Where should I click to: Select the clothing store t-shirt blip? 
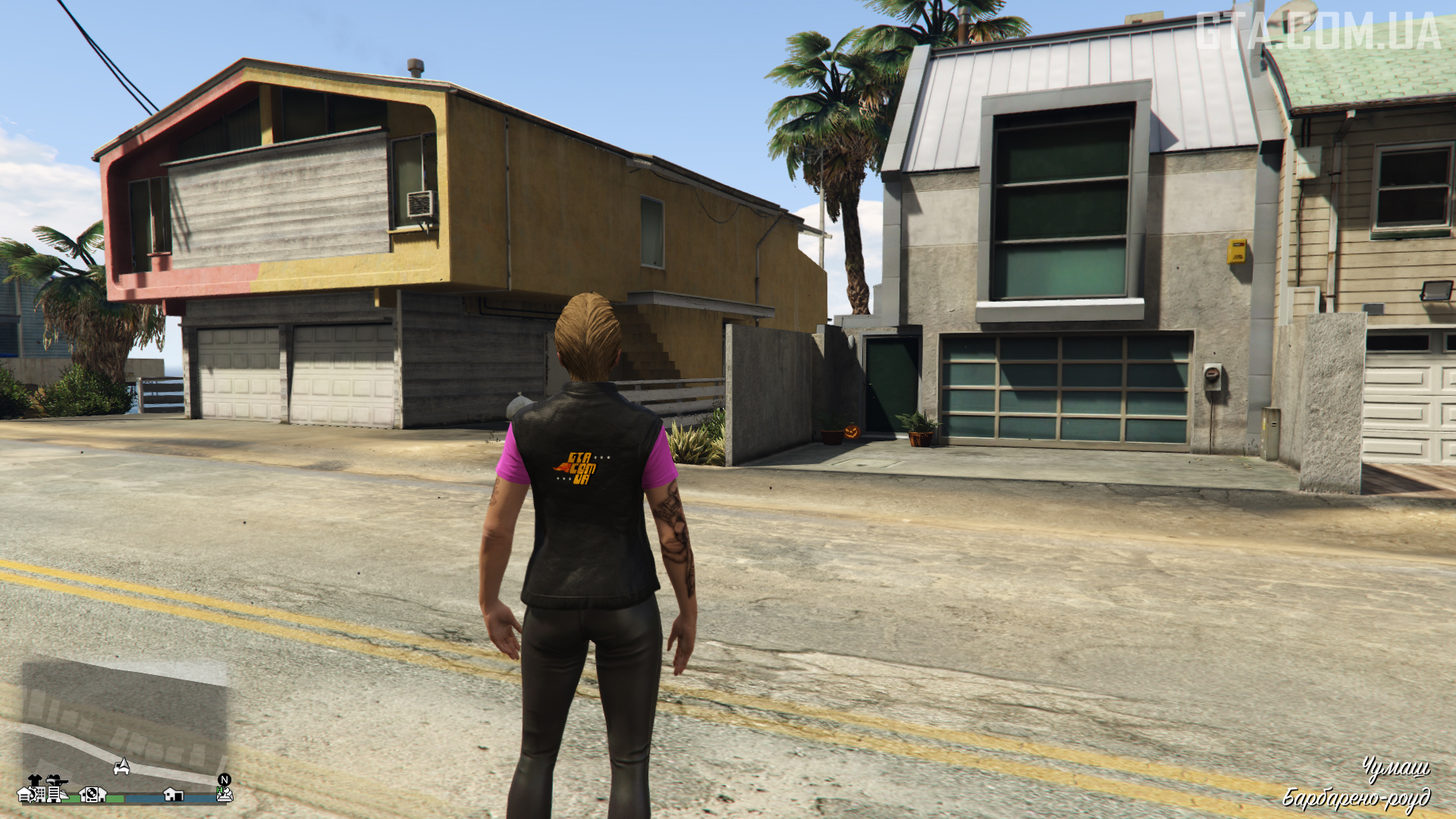pyautogui.click(x=34, y=780)
